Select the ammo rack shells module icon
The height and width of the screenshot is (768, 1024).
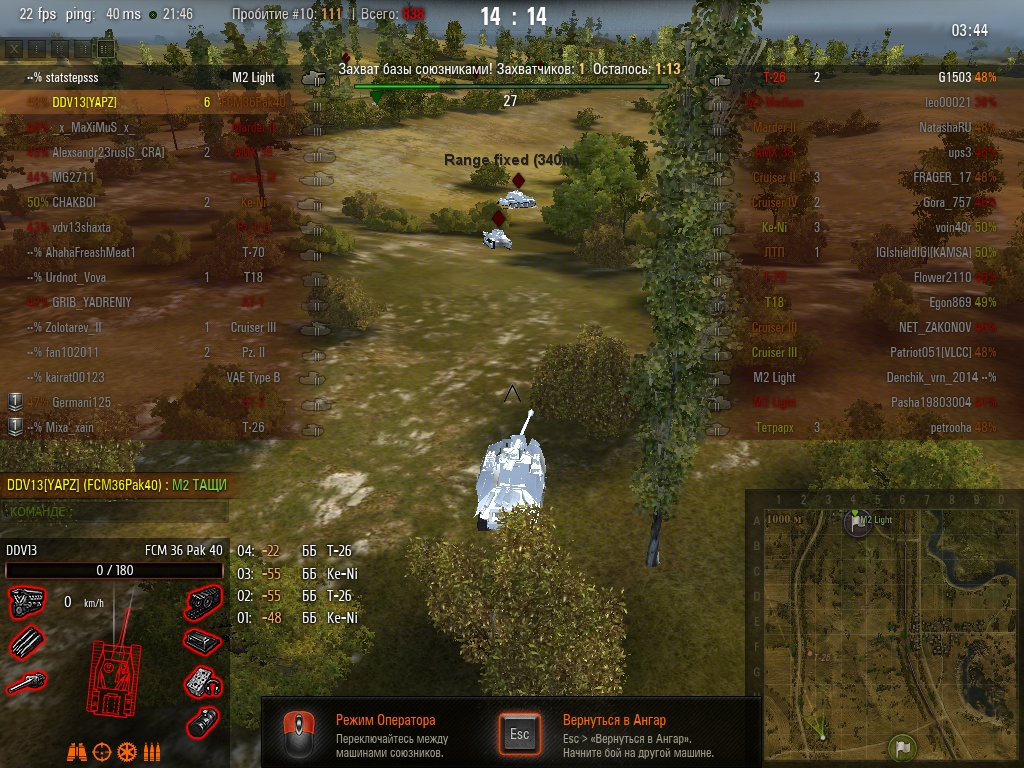point(26,642)
